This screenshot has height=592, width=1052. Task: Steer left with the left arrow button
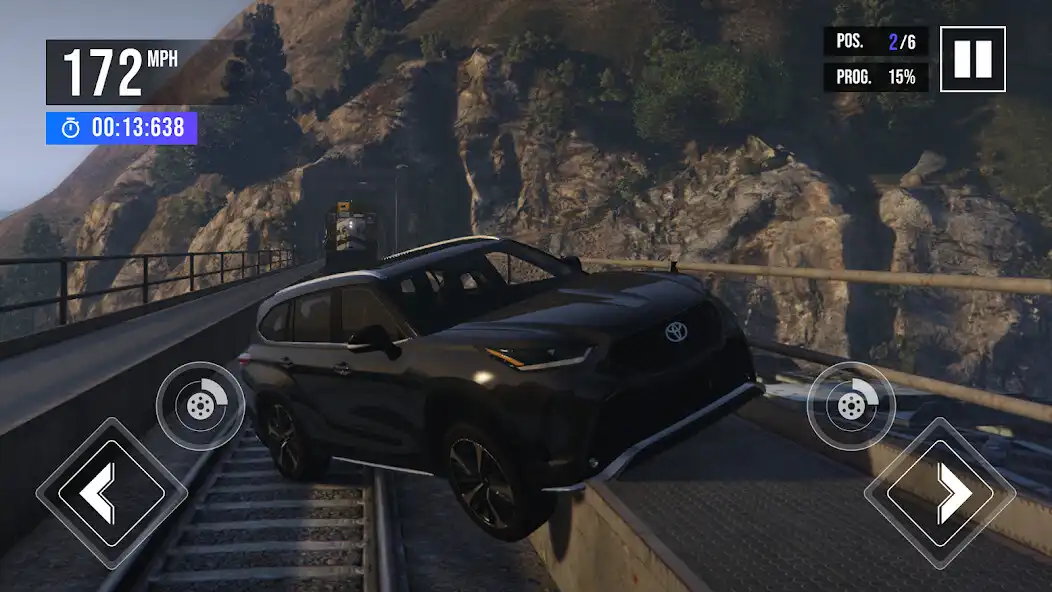pyautogui.click(x=111, y=493)
